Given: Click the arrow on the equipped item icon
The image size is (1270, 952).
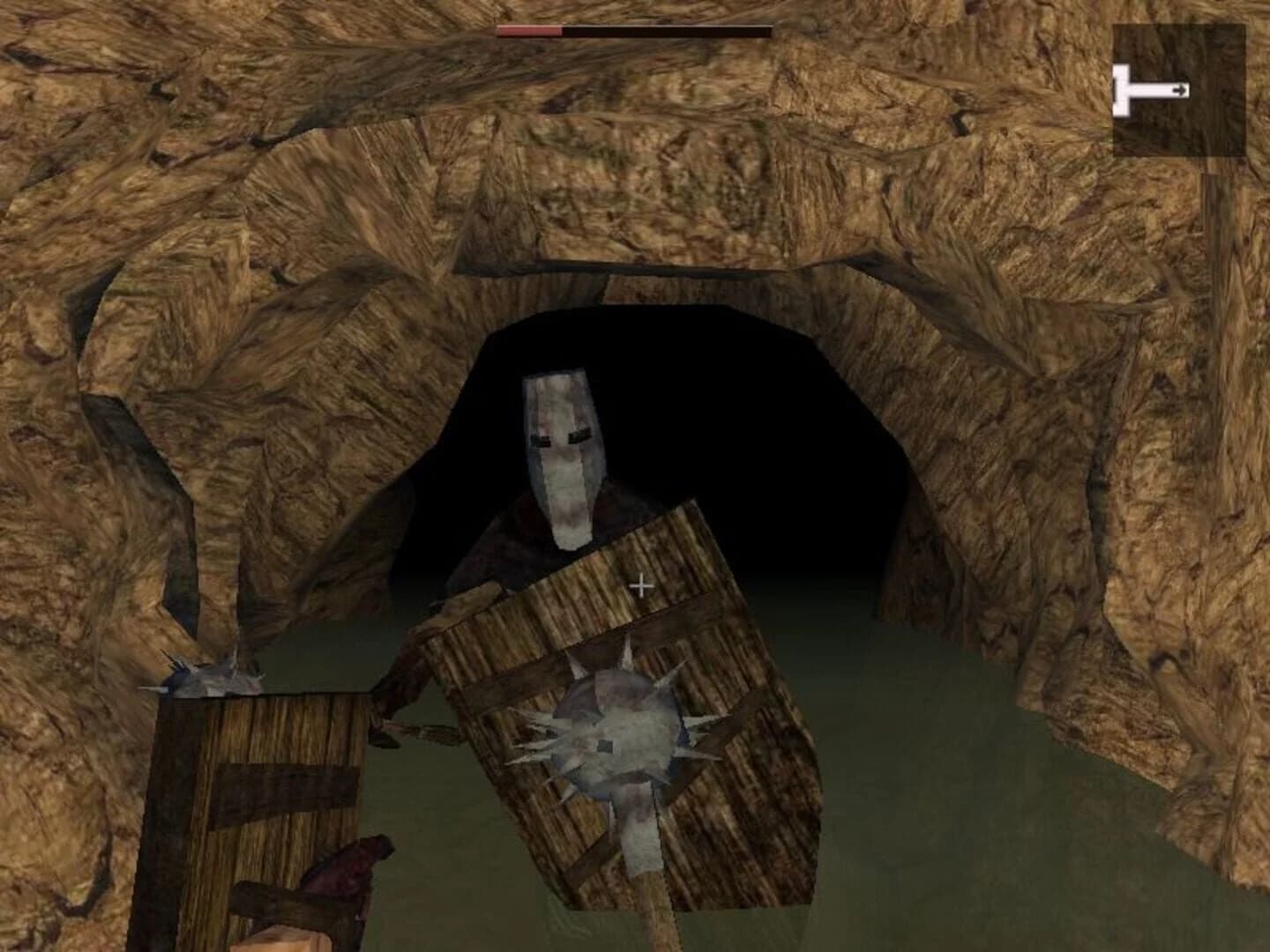Looking at the screenshot, I should click(x=1180, y=88).
